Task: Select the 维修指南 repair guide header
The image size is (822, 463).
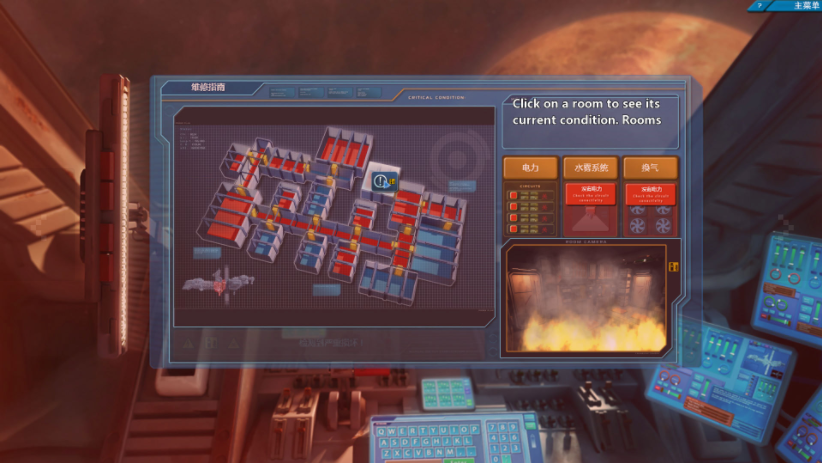Action: (x=209, y=88)
